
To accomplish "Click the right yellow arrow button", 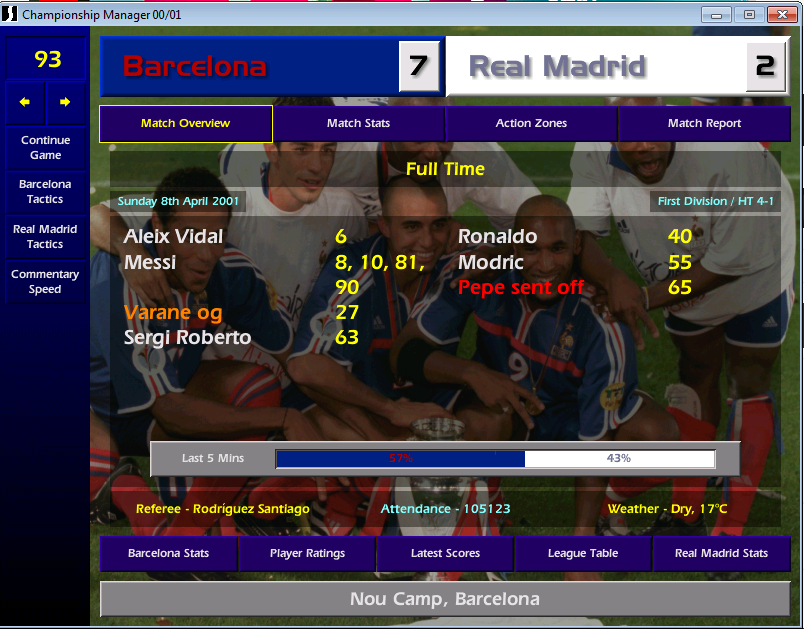I will coord(65,102).
